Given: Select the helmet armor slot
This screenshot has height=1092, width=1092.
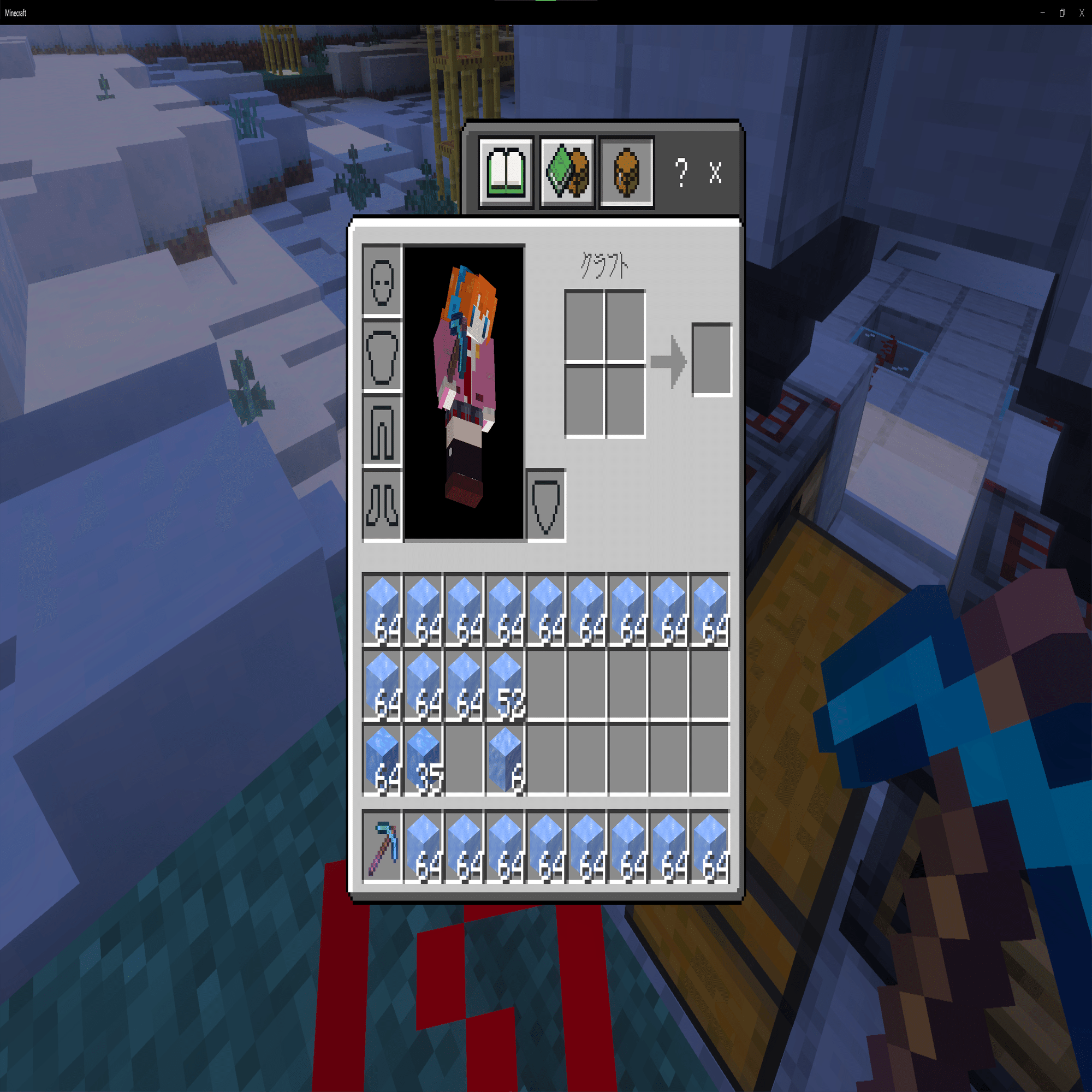Looking at the screenshot, I should (382, 283).
